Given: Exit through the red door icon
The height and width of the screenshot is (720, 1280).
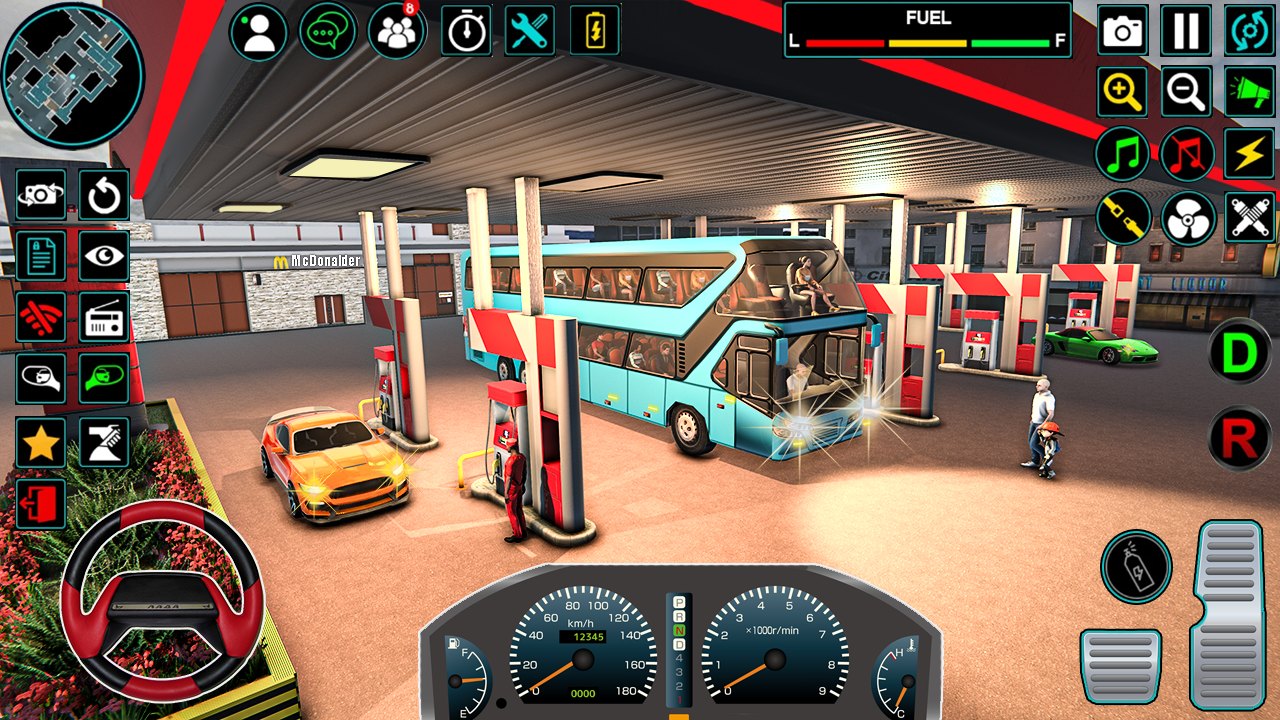Looking at the screenshot, I should (x=41, y=503).
